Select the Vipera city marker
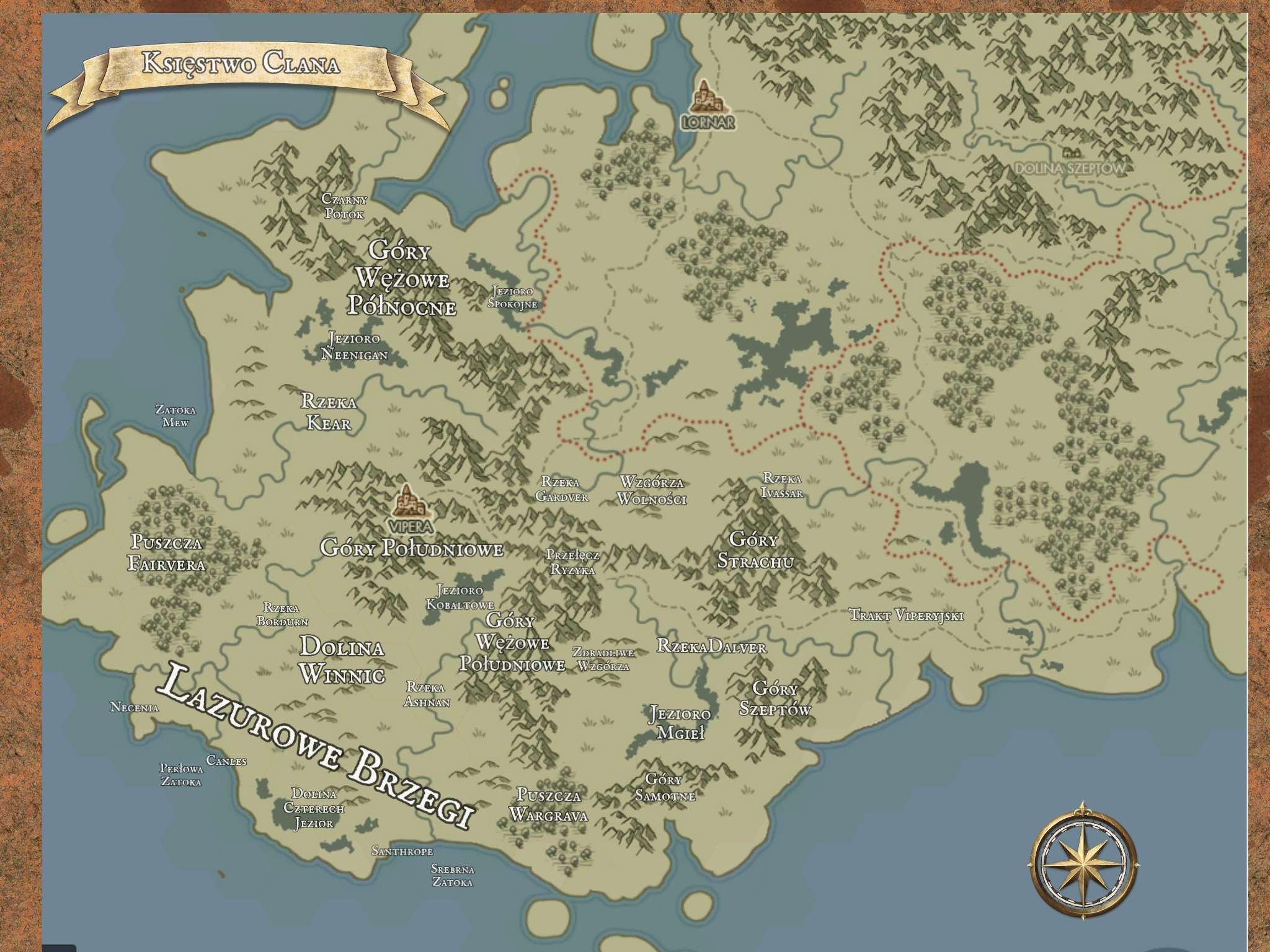The image size is (1270, 952). click(408, 502)
